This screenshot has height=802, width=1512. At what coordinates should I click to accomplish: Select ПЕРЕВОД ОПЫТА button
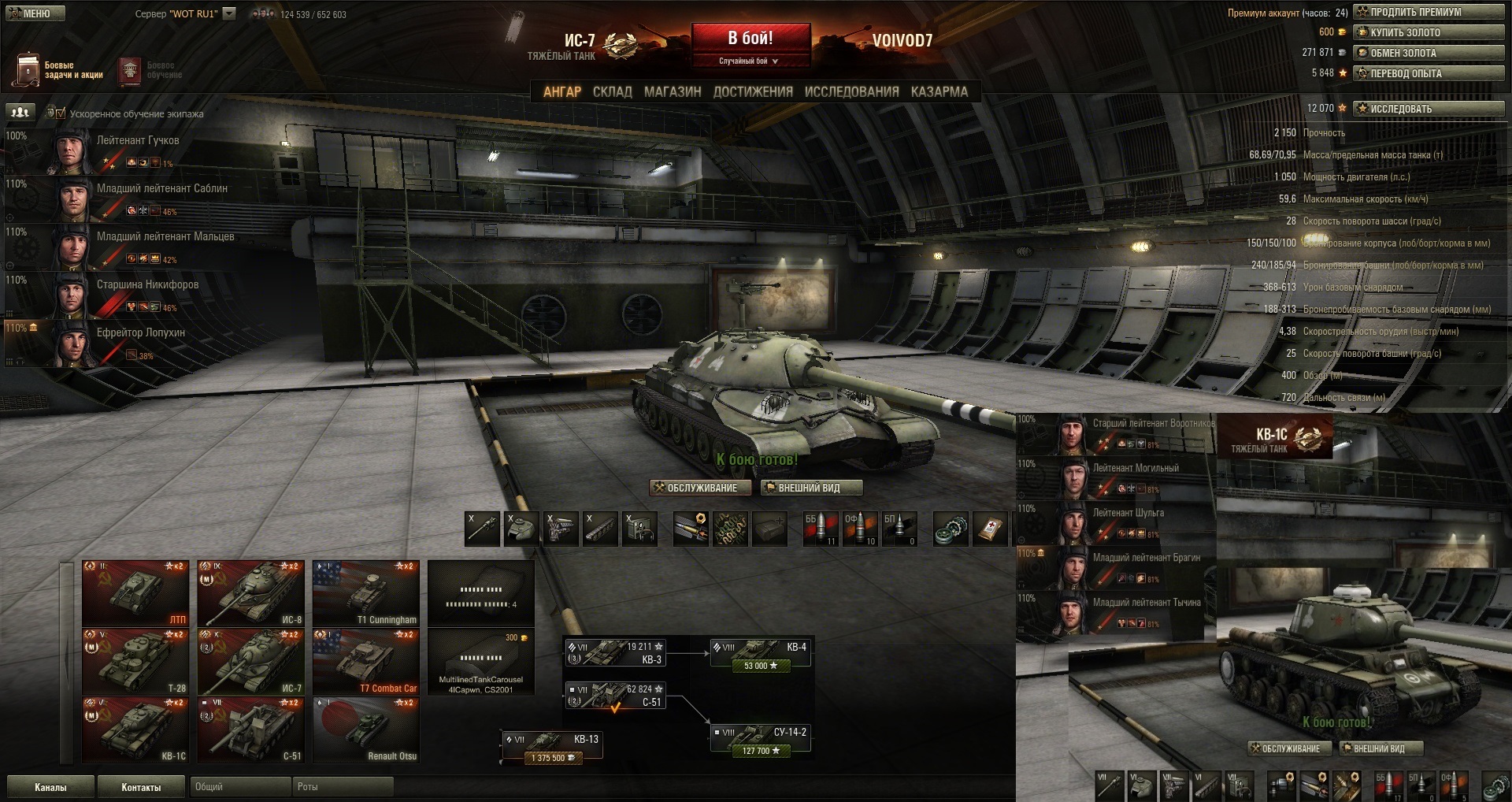1429,74
